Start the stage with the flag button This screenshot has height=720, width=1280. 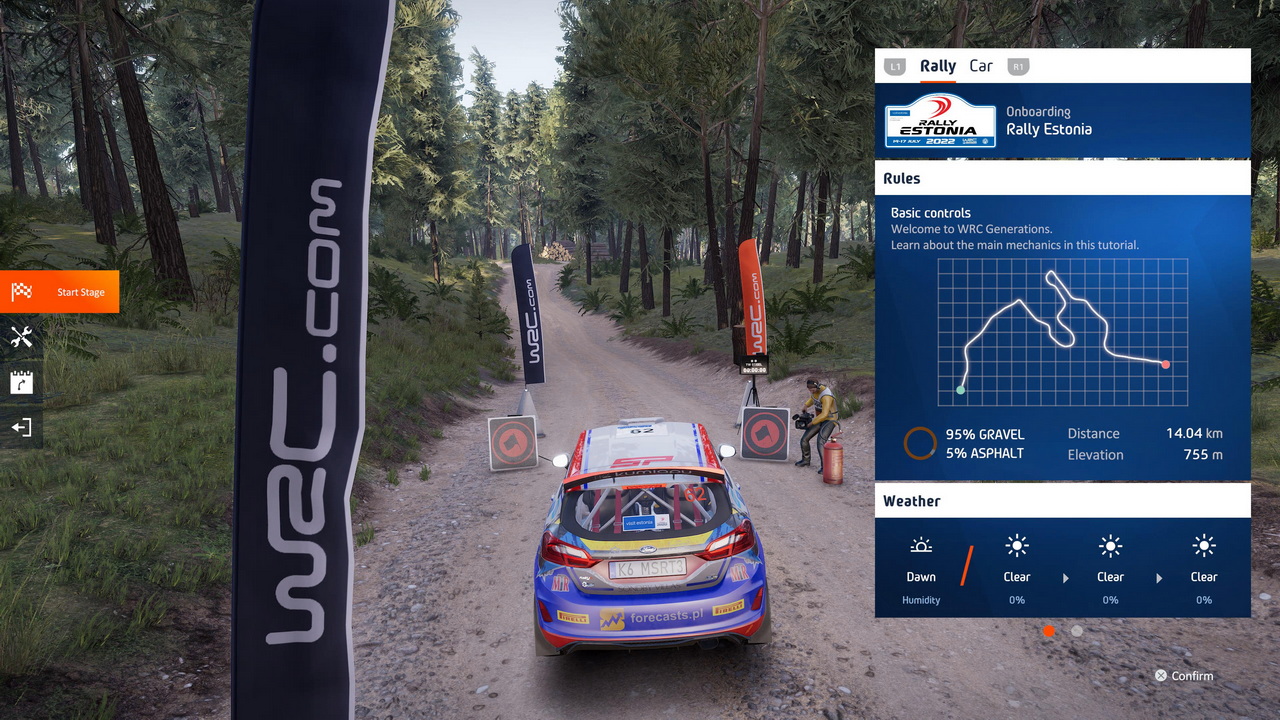pyautogui.click(x=59, y=292)
